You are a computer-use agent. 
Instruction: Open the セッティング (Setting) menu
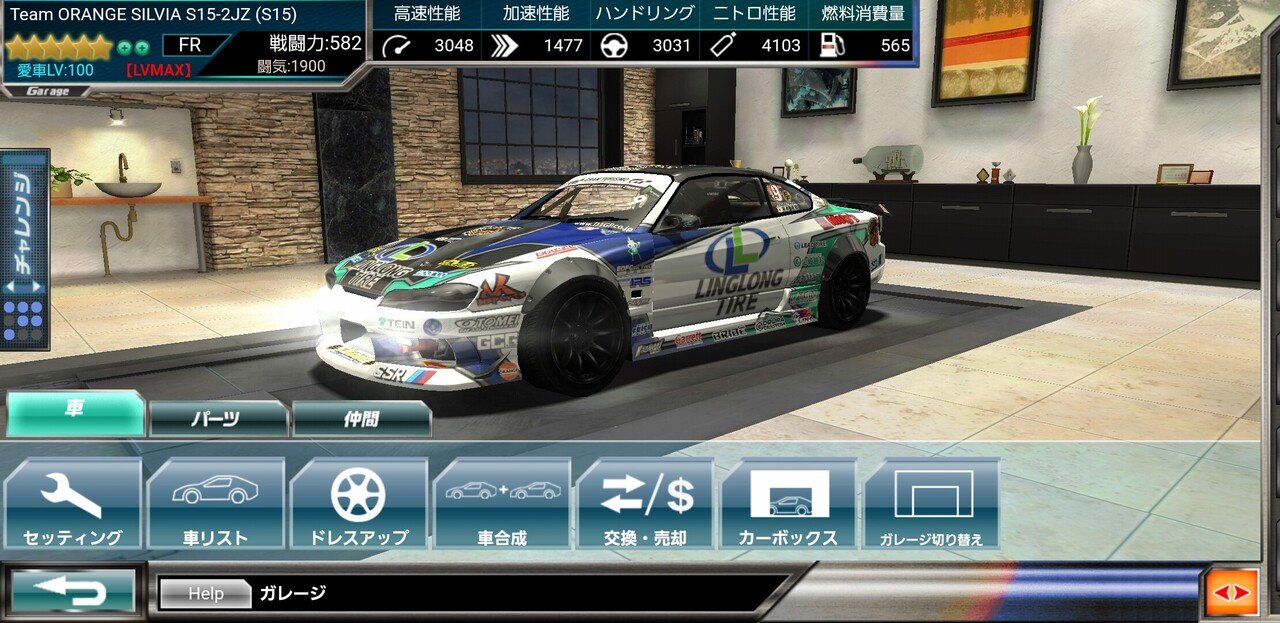(x=73, y=504)
